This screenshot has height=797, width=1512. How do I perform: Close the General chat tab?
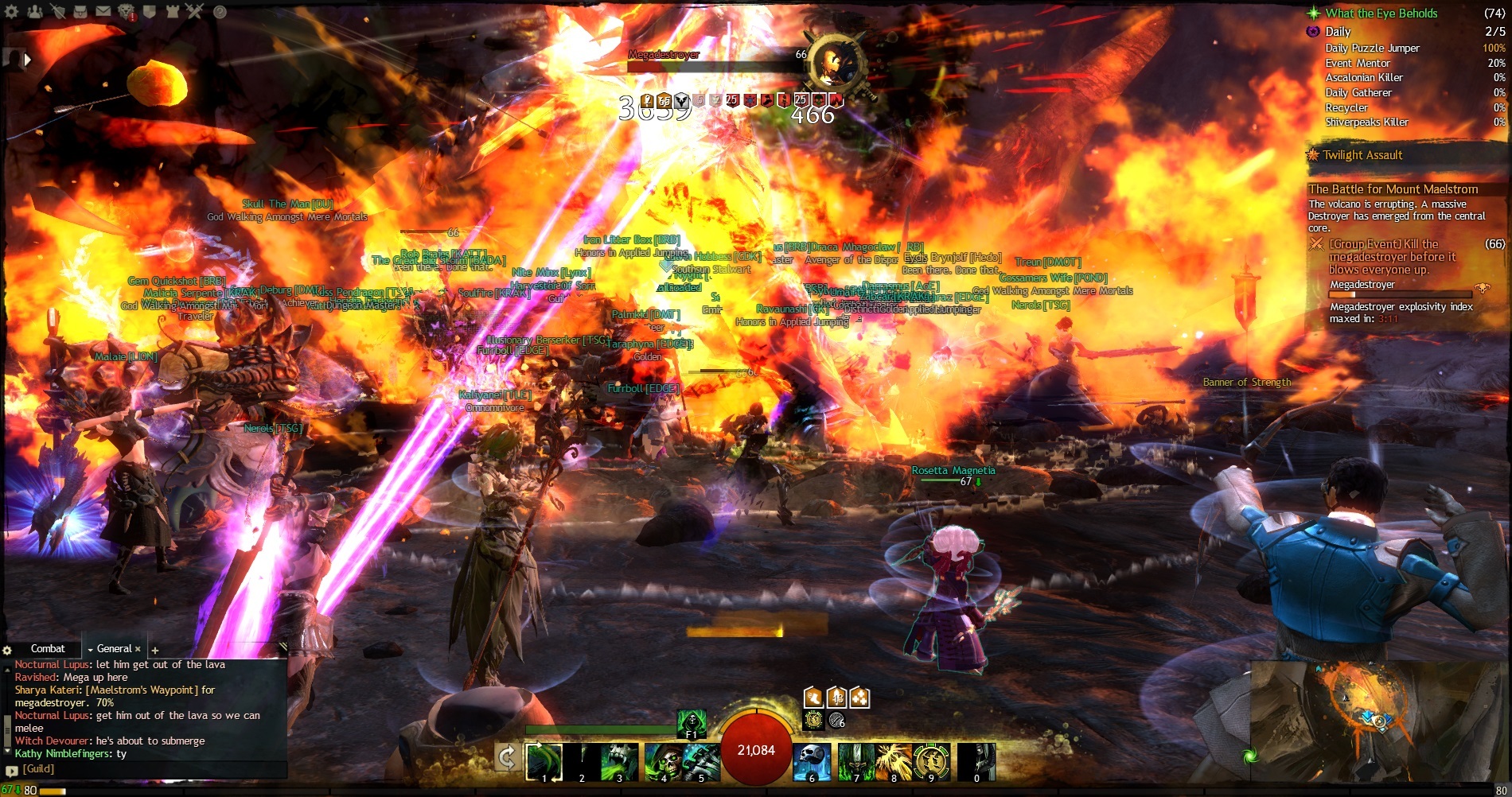tap(138, 649)
